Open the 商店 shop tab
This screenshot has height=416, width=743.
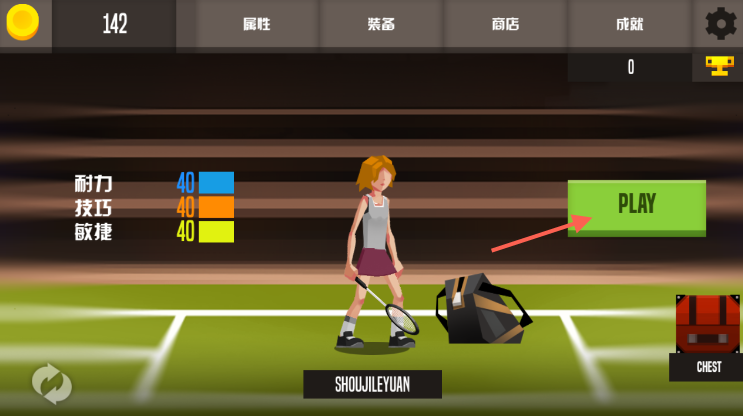(x=505, y=25)
